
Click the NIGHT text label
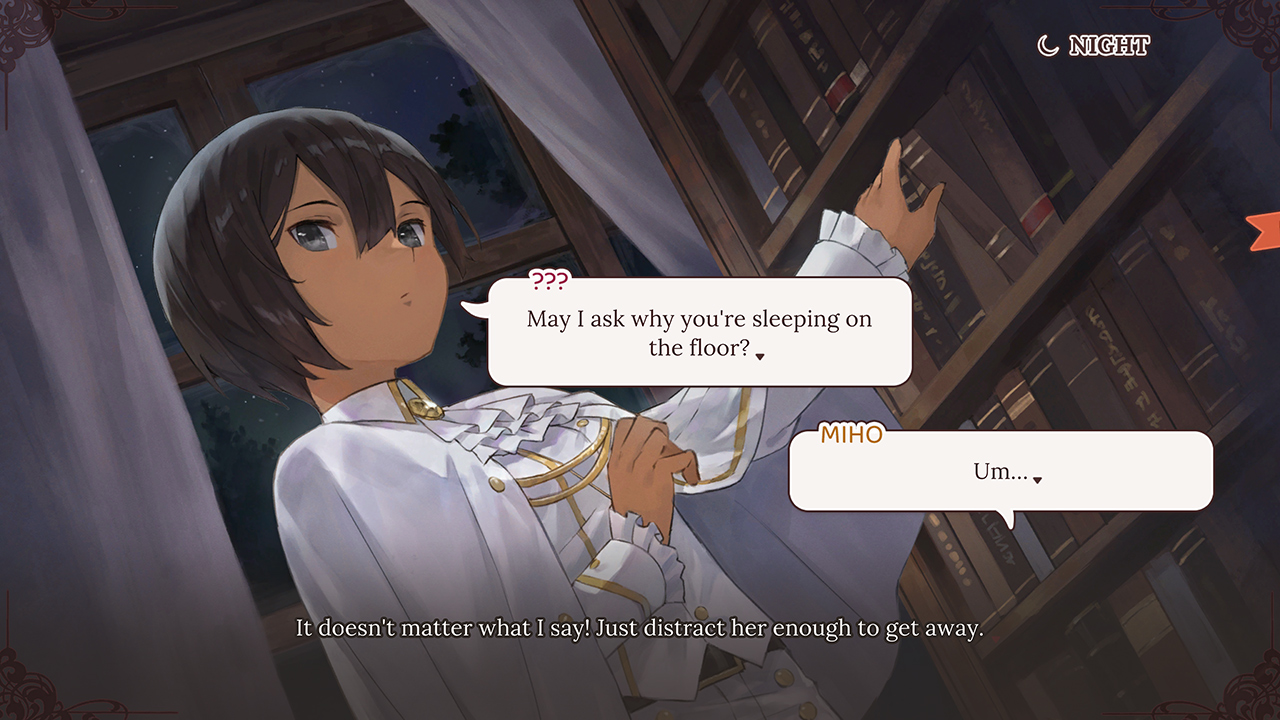tap(1110, 45)
